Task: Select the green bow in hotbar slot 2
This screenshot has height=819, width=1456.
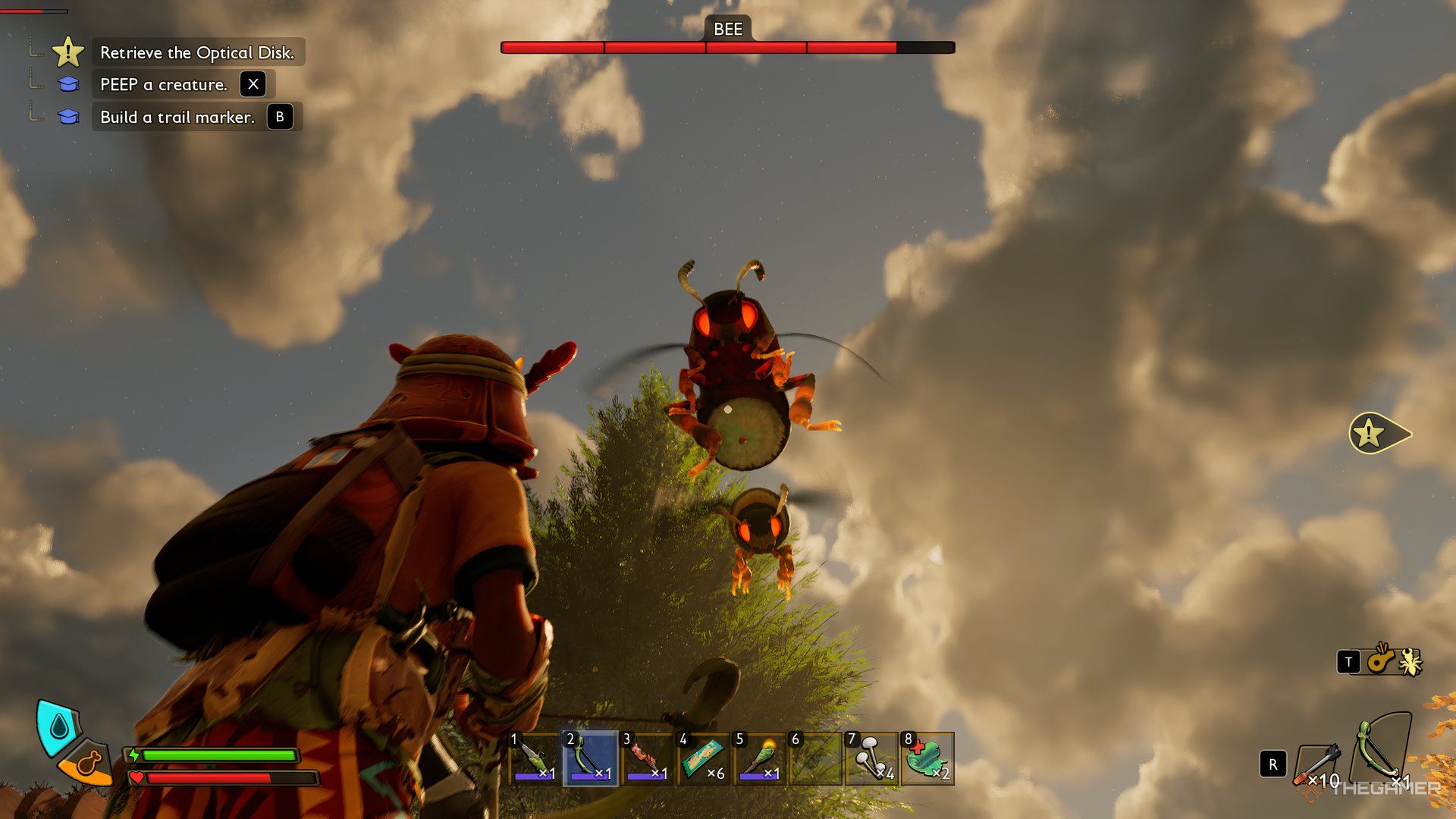Action: [591, 758]
